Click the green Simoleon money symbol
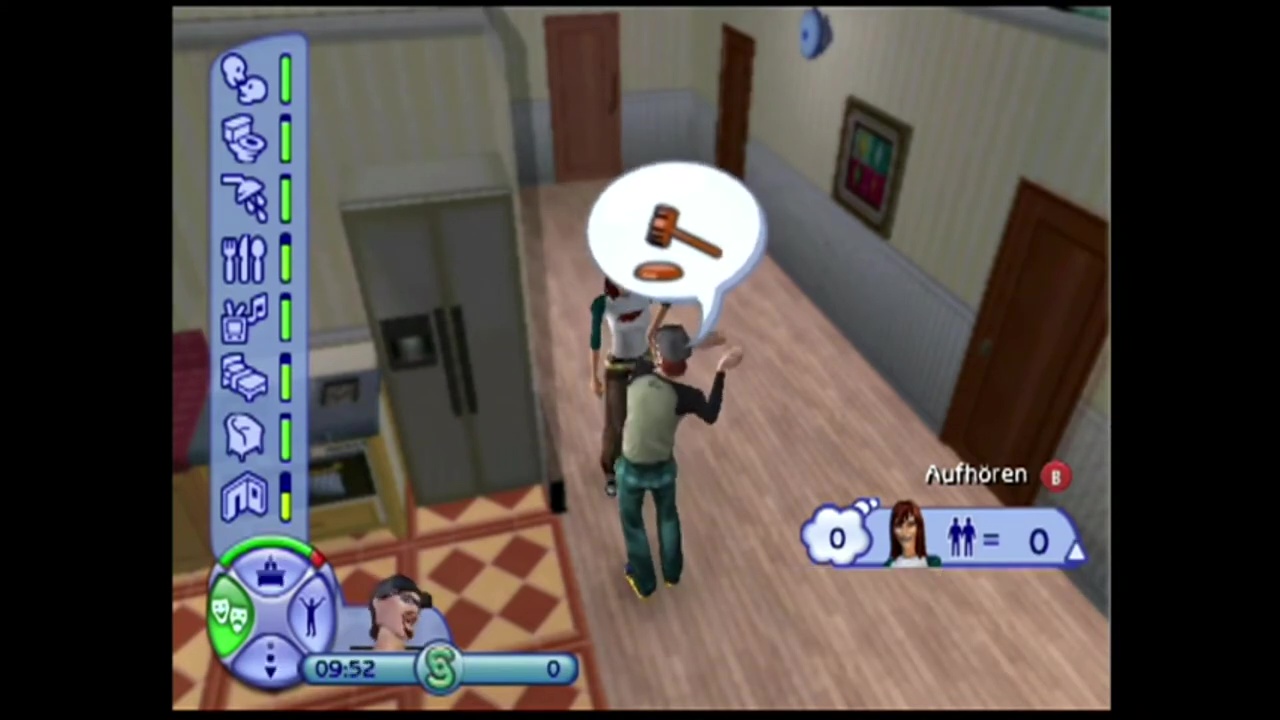The width and height of the screenshot is (1280, 720). click(x=441, y=669)
